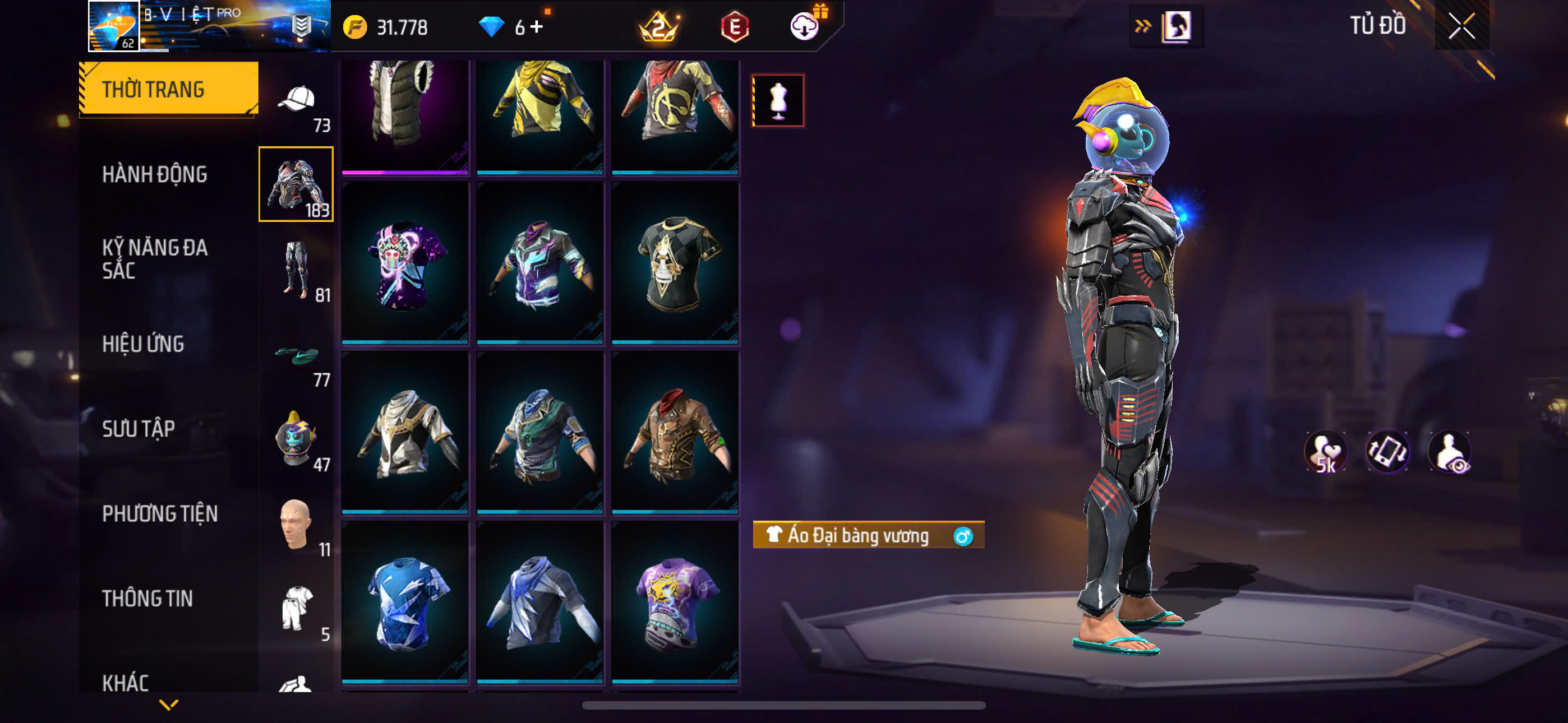Select the pants subcategory with 81 items
The width and height of the screenshot is (1568, 723).
(x=297, y=270)
